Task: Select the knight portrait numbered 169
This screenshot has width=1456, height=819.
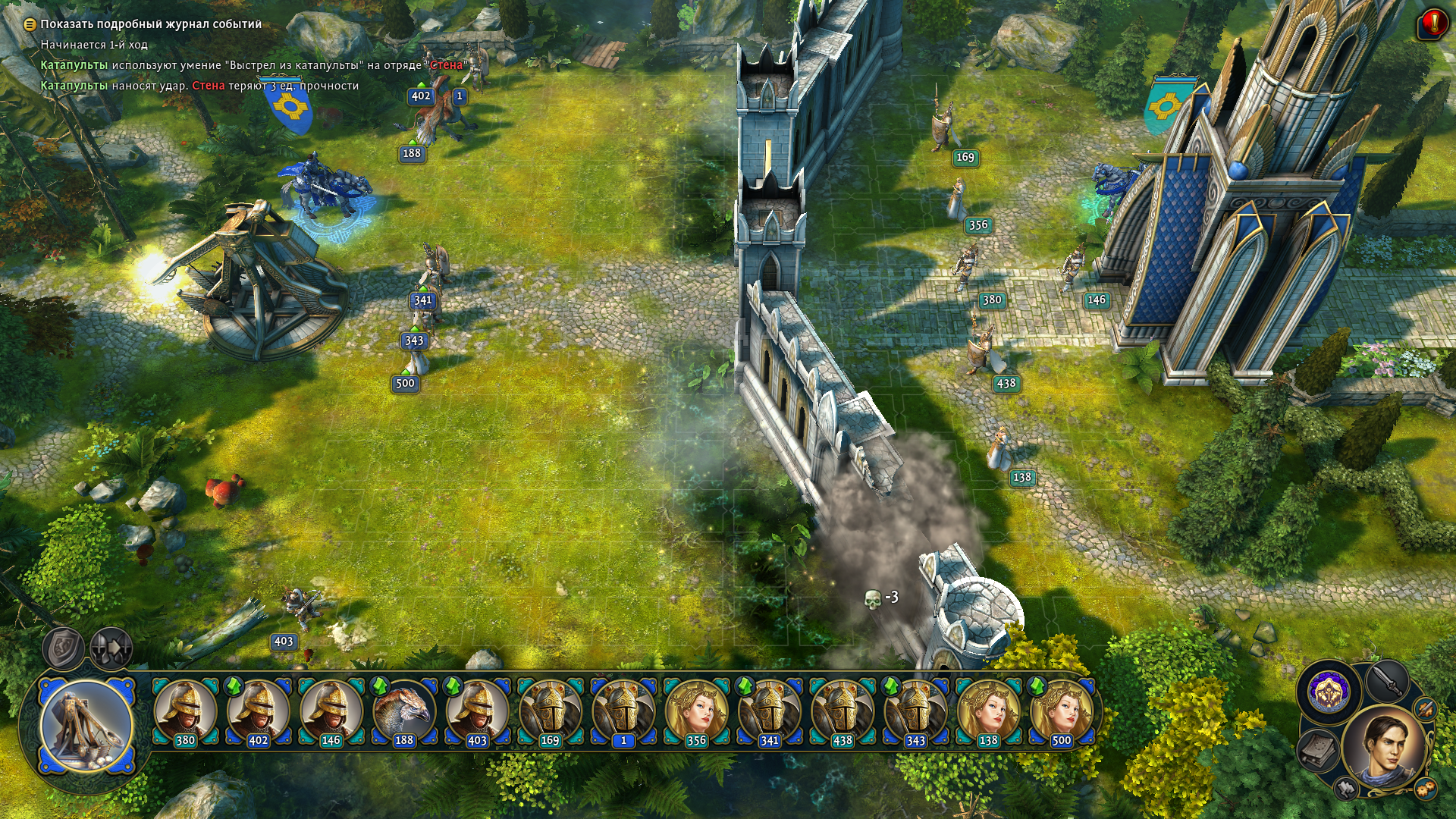Action: pyautogui.click(x=550, y=712)
